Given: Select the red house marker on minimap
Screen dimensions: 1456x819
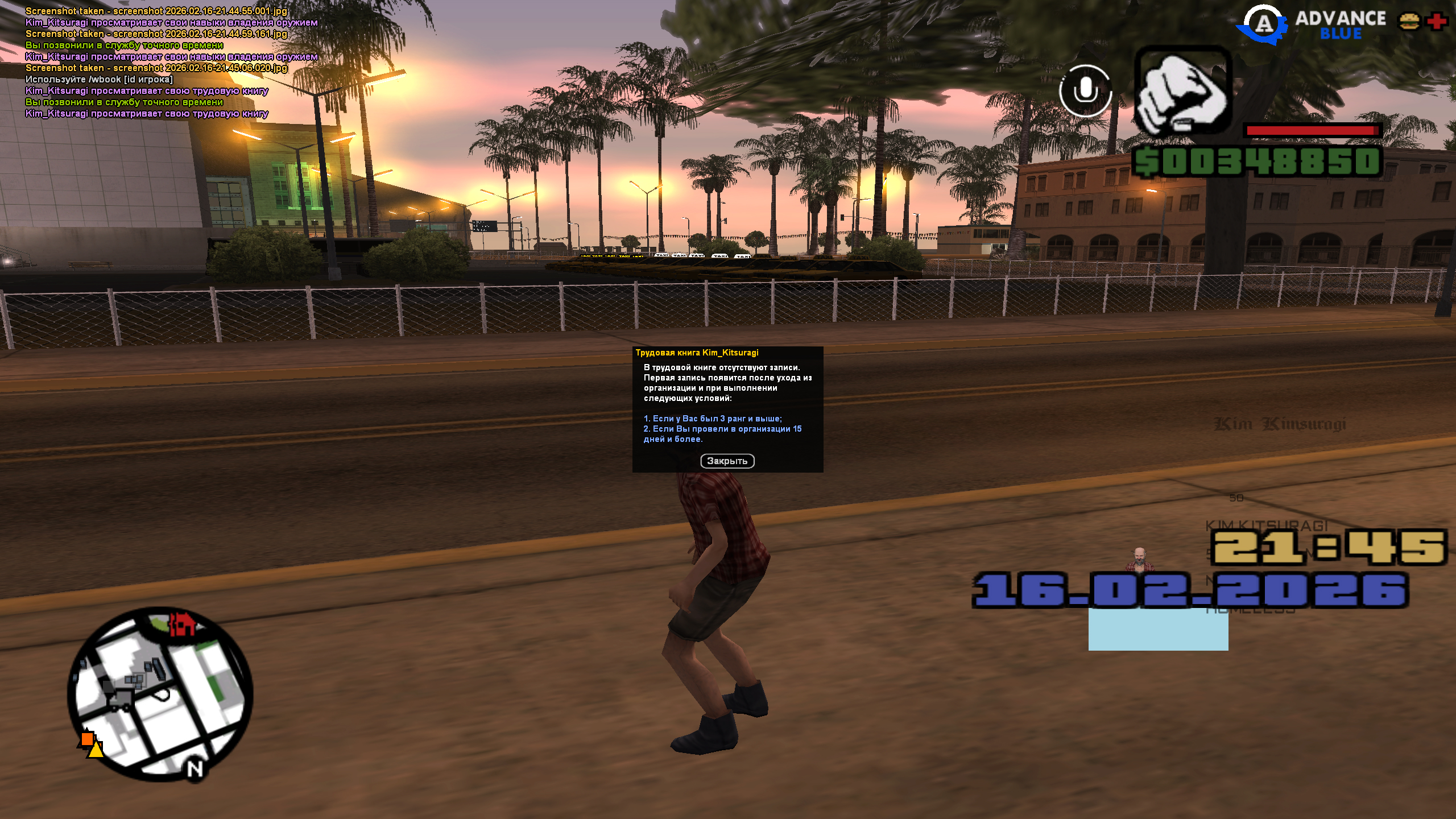Looking at the screenshot, I should click(182, 624).
